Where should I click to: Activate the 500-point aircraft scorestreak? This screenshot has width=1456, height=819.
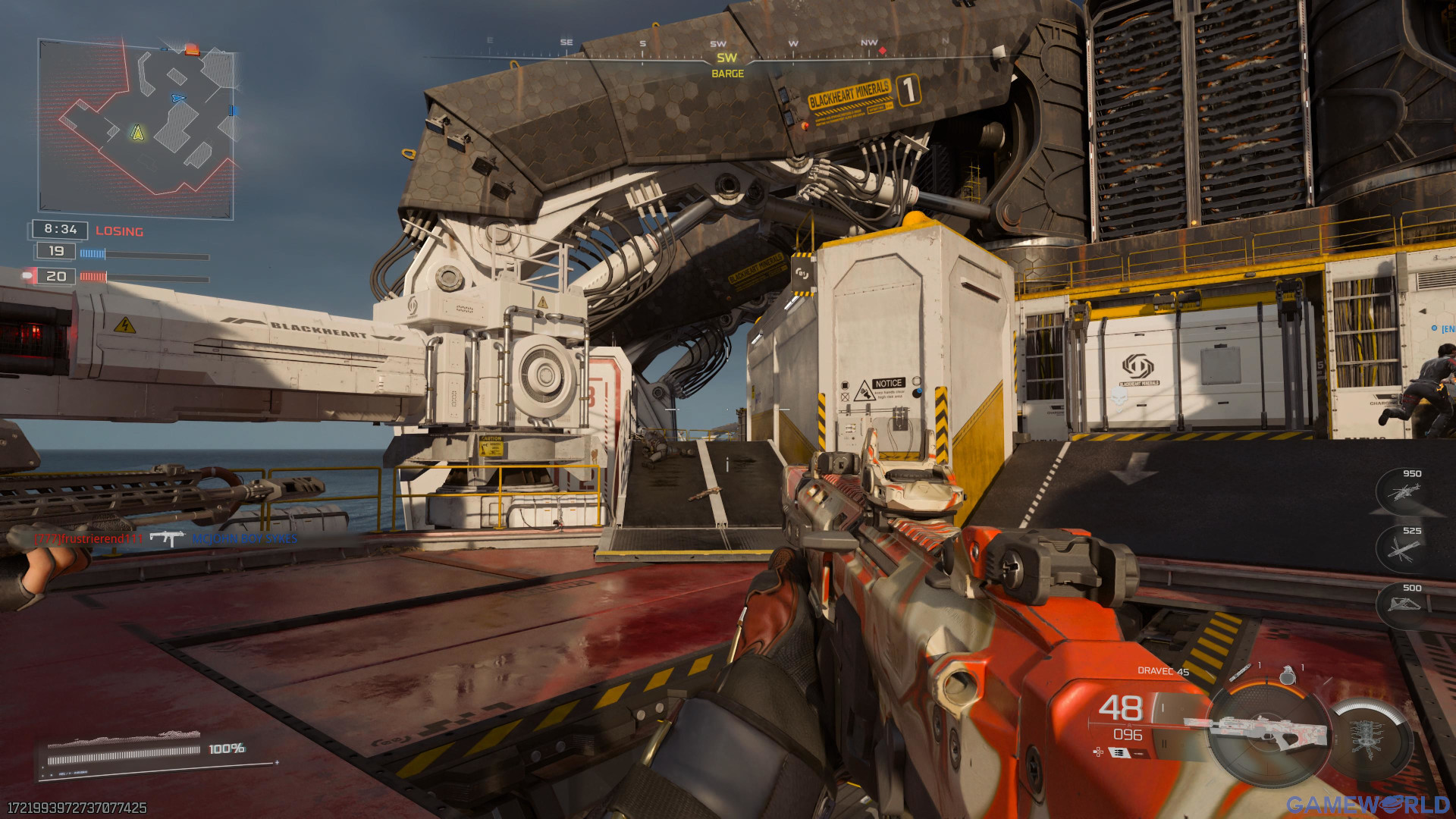(1401, 605)
